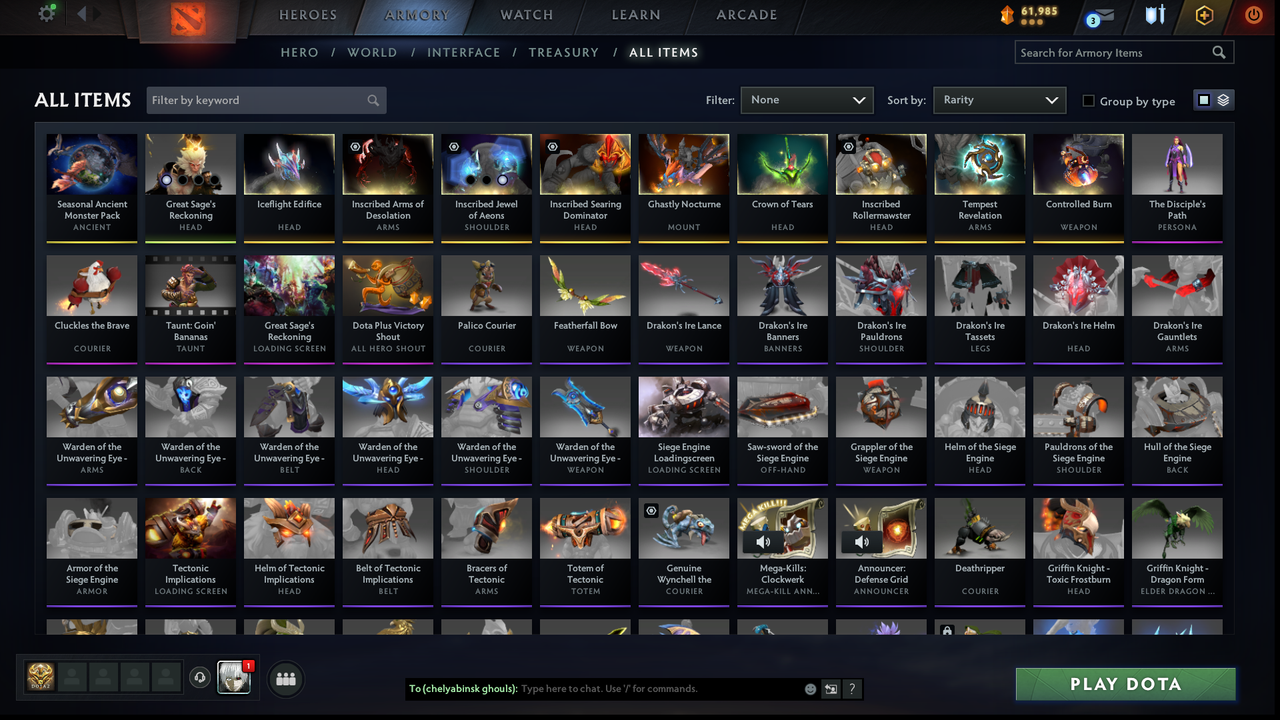The width and height of the screenshot is (1280, 720).
Task: Open chat channel selector for chelyabinsk ghouls
Action: tap(830, 689)
